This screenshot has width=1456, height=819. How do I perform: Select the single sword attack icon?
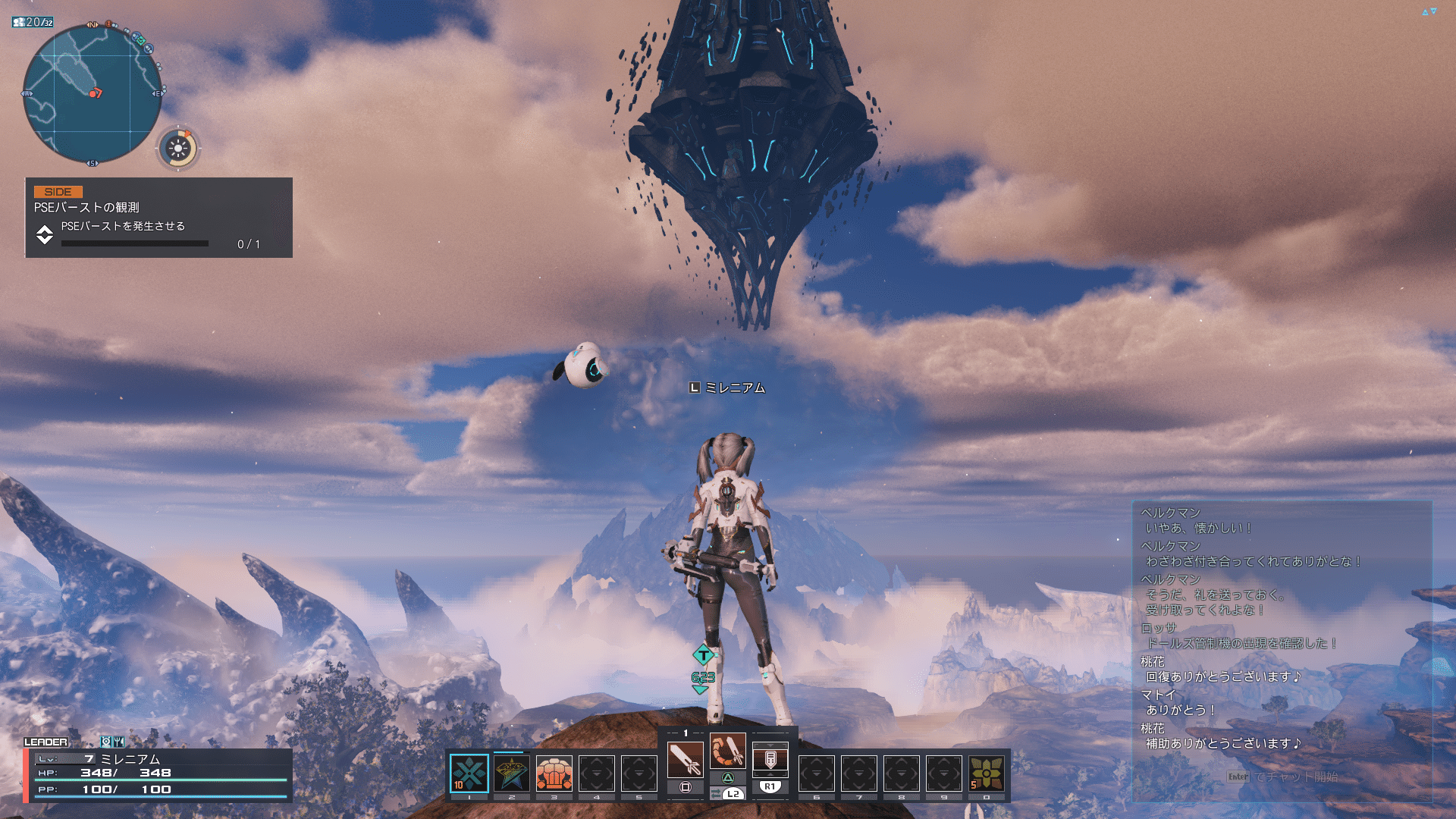tap(685, 758)
